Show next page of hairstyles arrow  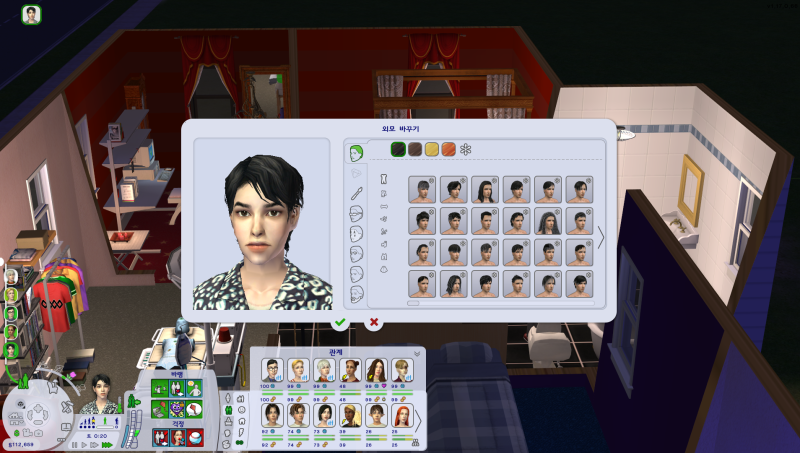pyautogui.click(x=602, y=237)
